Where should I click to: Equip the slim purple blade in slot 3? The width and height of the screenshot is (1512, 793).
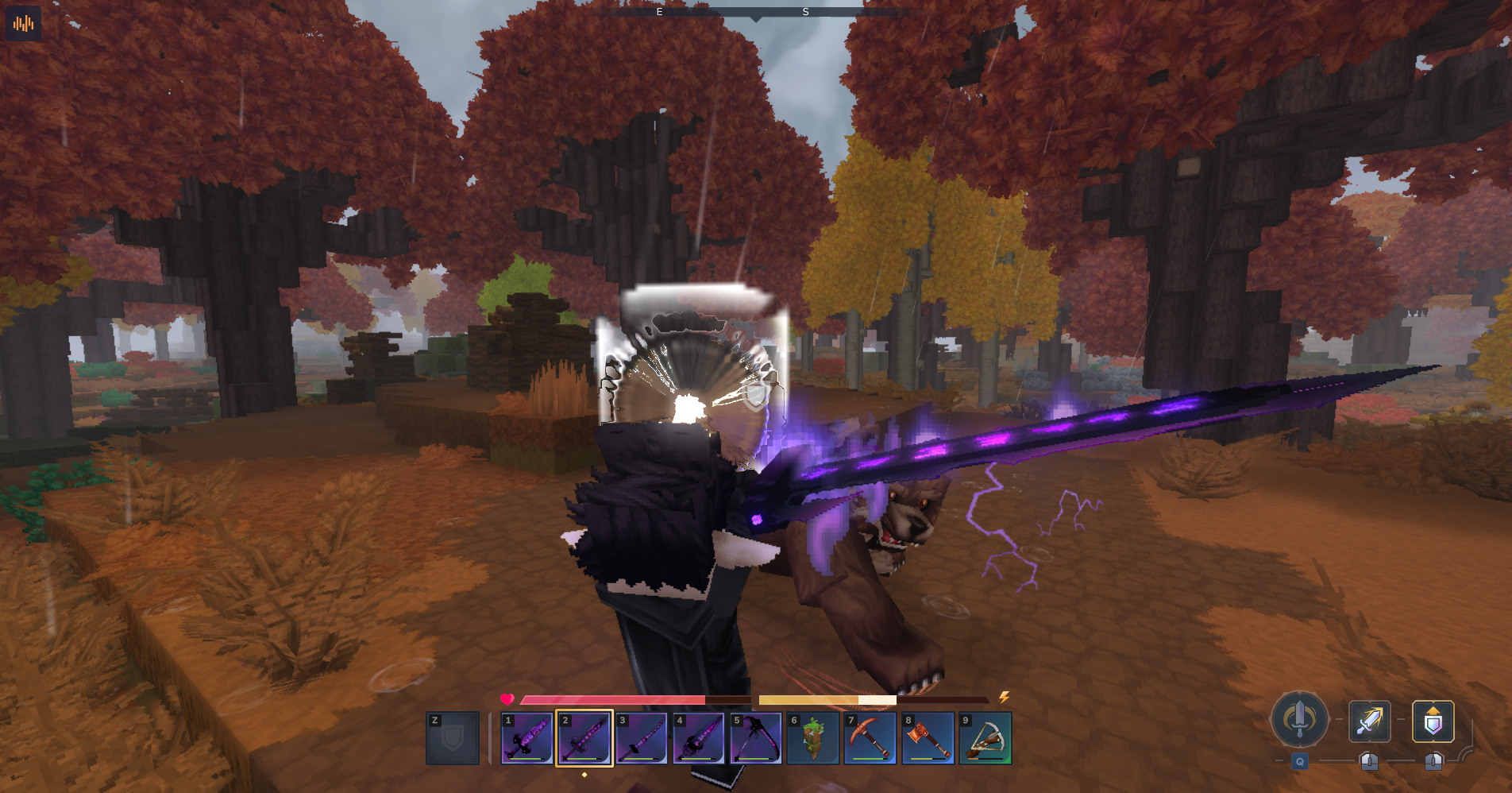(x=641, y=738)
